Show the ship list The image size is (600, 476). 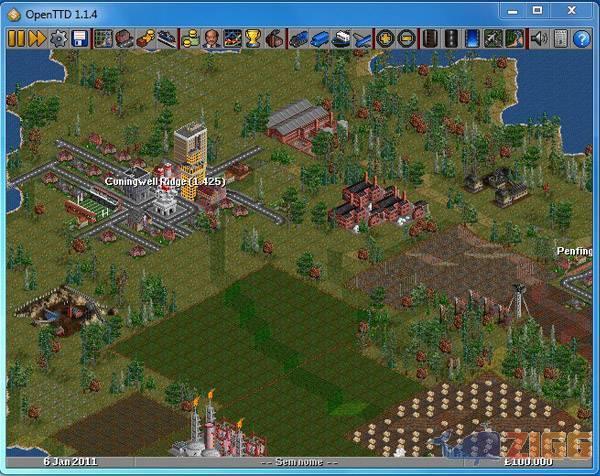[x=341, y=39]
